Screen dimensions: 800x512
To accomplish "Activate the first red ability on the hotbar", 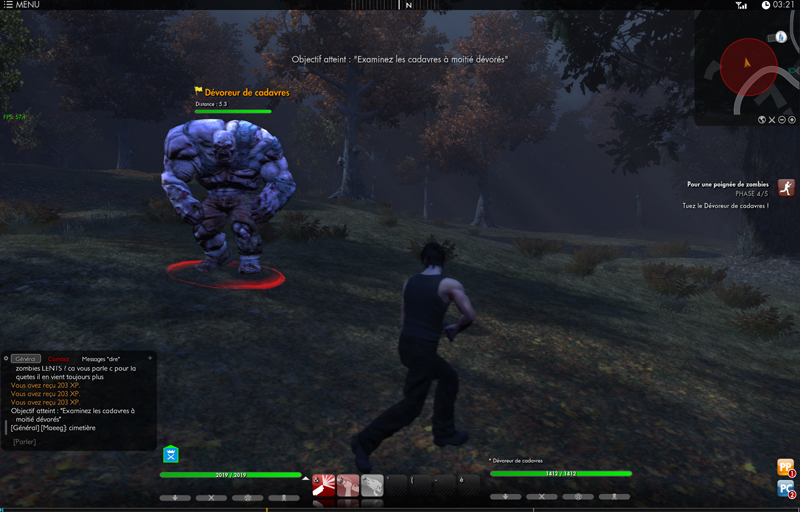I will [x=323, y=485].
